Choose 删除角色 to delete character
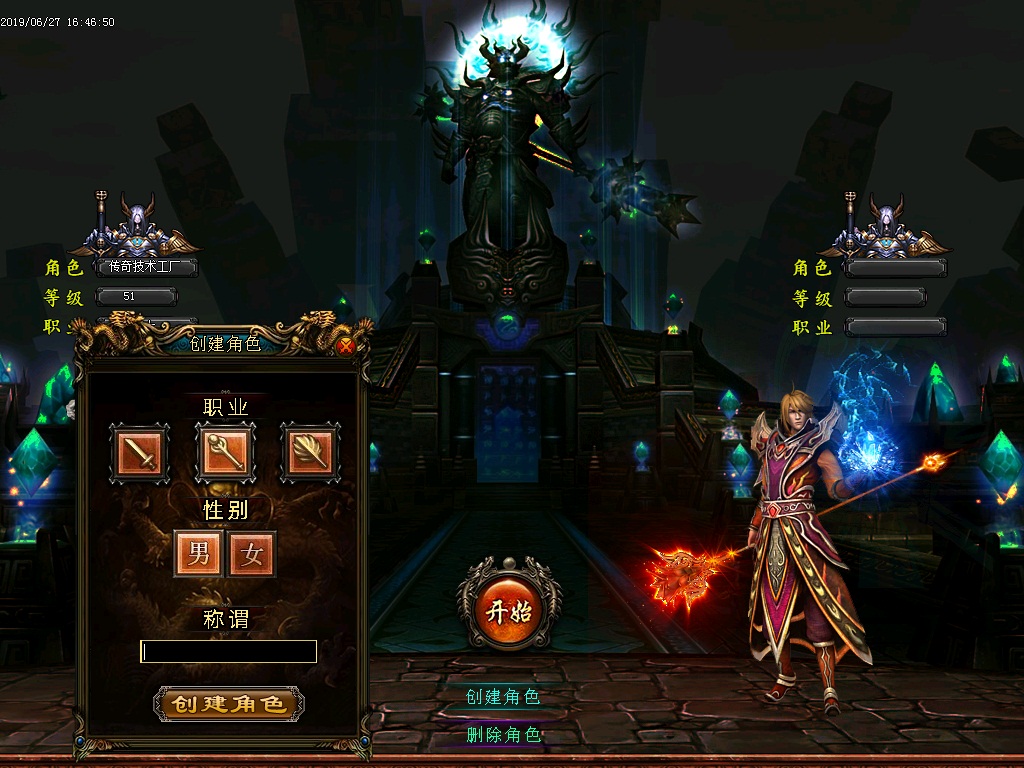 [x=503, y=735]
